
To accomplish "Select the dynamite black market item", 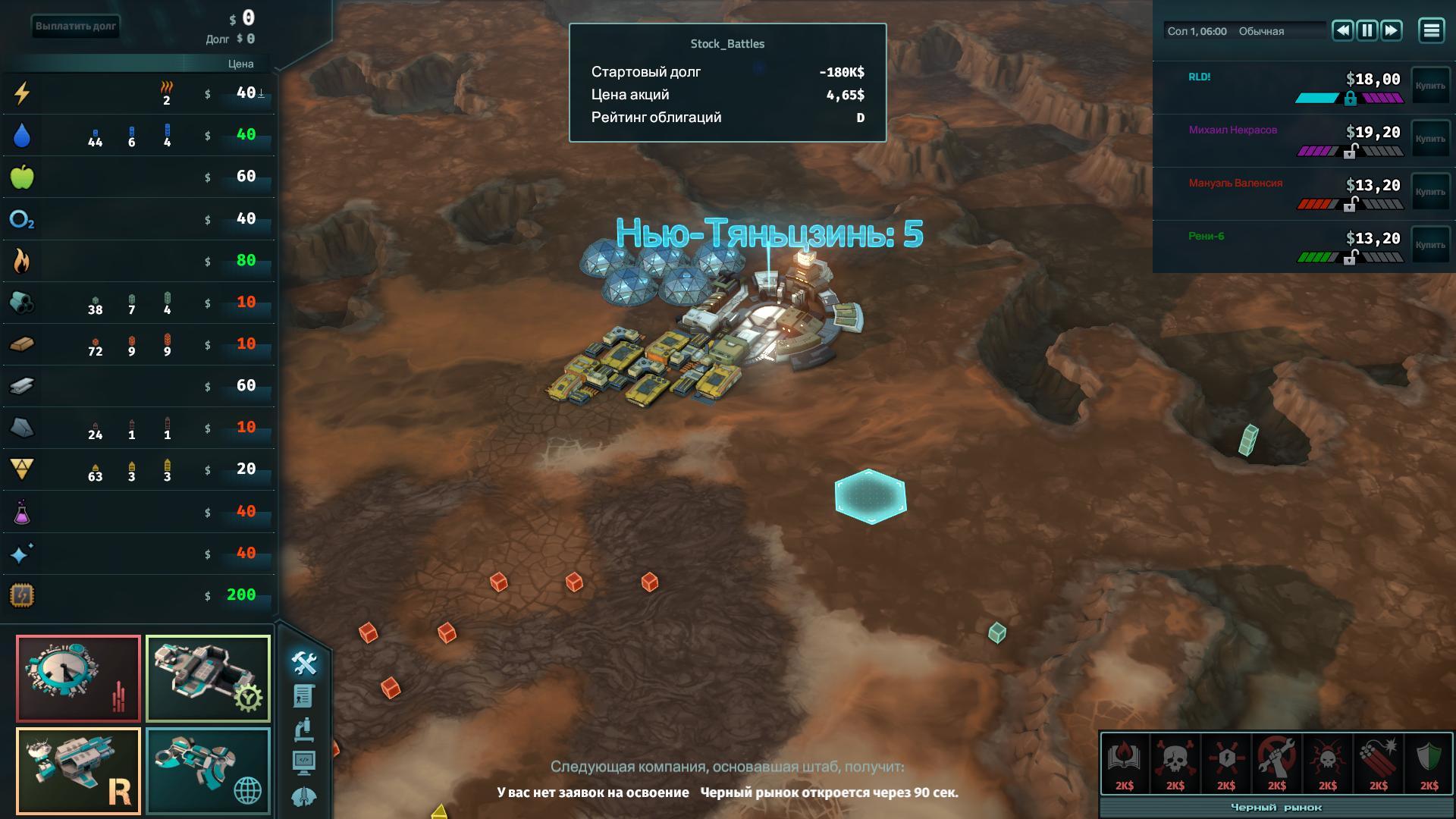I will click(1378, 763).
